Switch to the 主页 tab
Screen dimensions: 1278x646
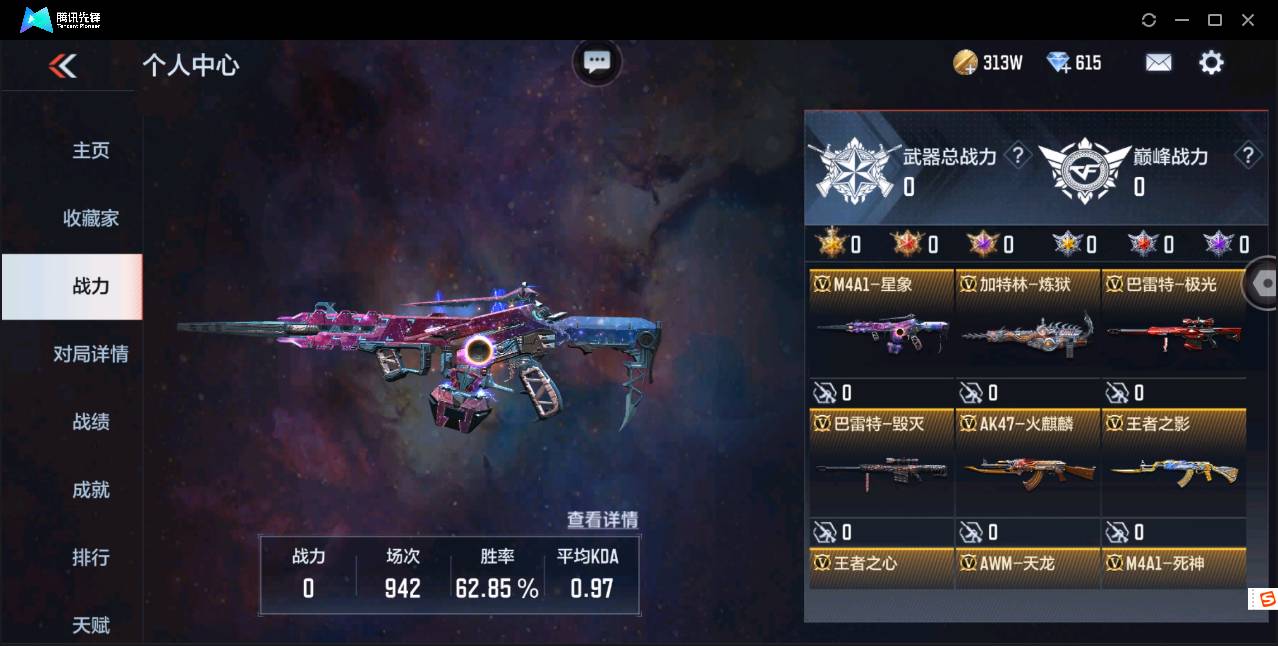tap(91, 150)
